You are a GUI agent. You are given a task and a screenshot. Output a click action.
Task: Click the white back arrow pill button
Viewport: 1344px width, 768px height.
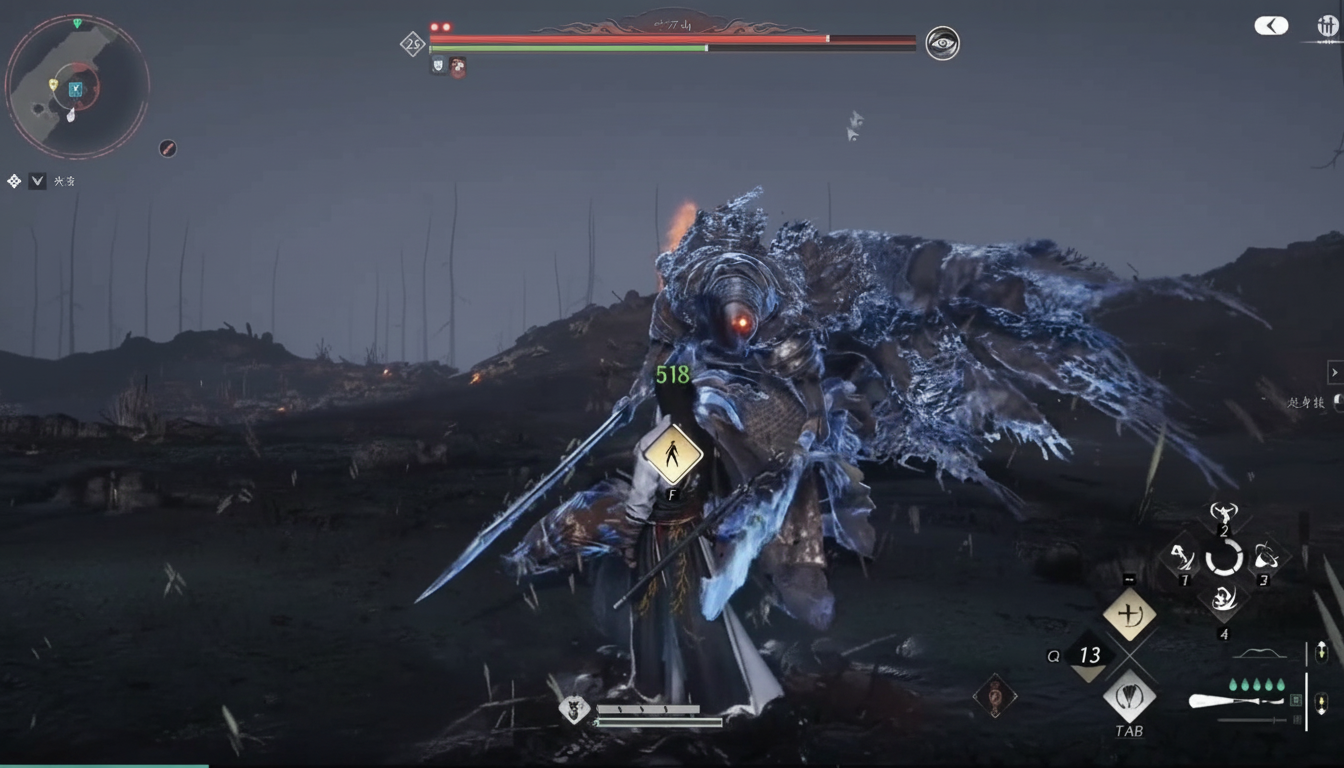pyautogui.click(x=1271, y=26)
